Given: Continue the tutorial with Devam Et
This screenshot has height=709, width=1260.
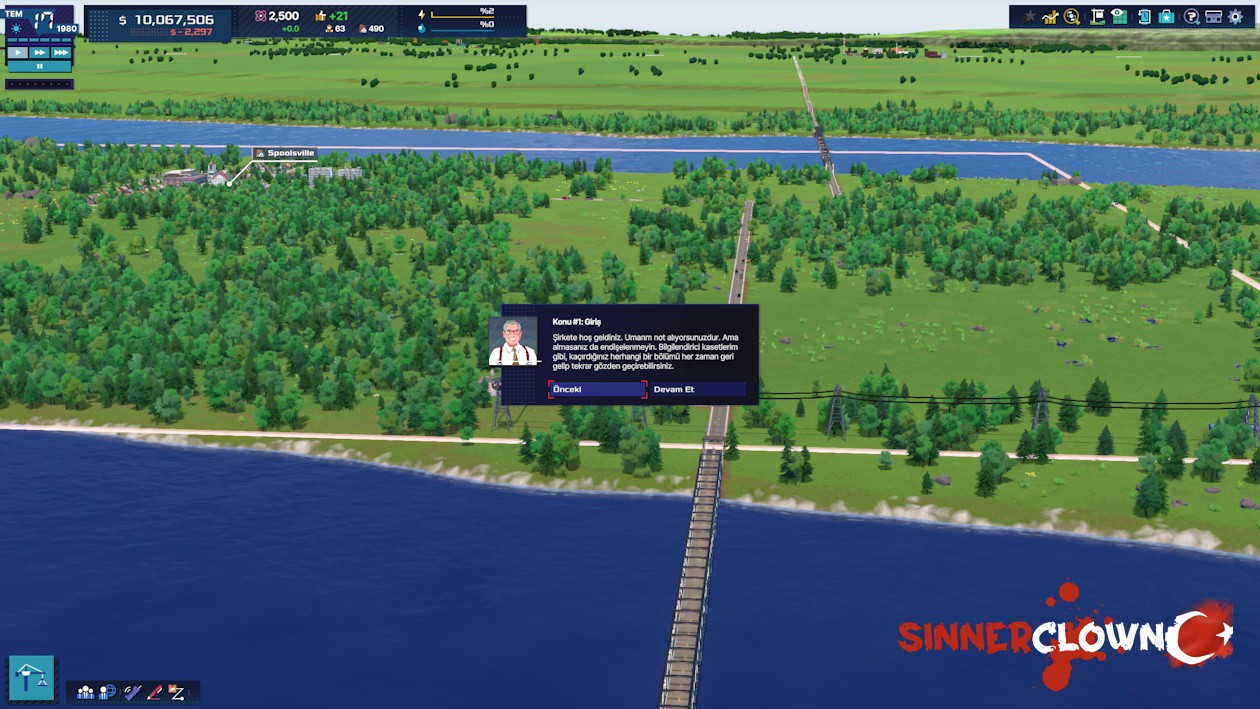Looking at the screenshot, I should click(698, 389).
